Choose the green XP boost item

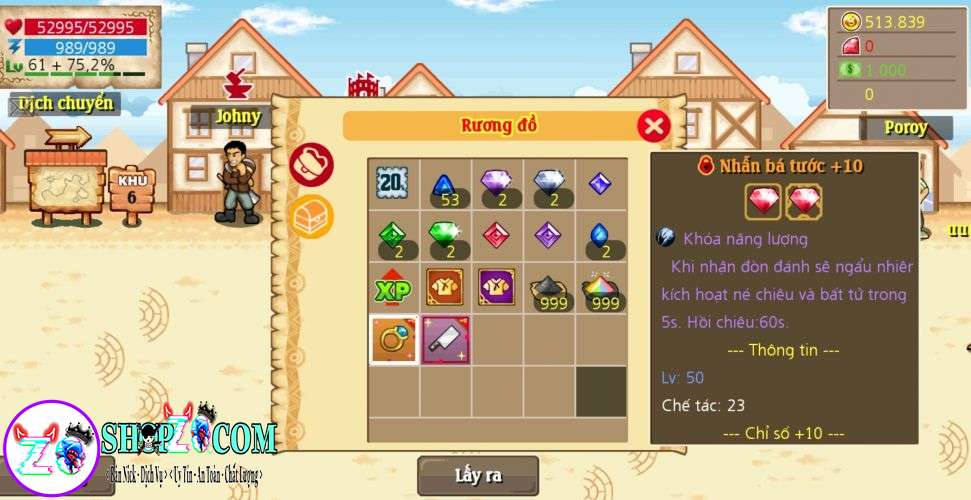[x=393, y=288]
